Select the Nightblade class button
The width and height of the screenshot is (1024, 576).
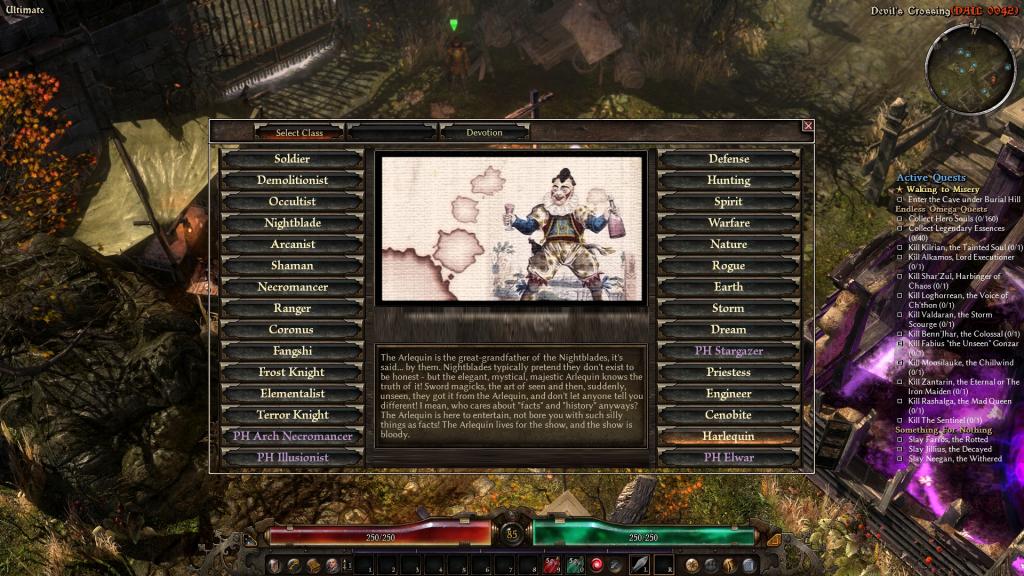292,223
